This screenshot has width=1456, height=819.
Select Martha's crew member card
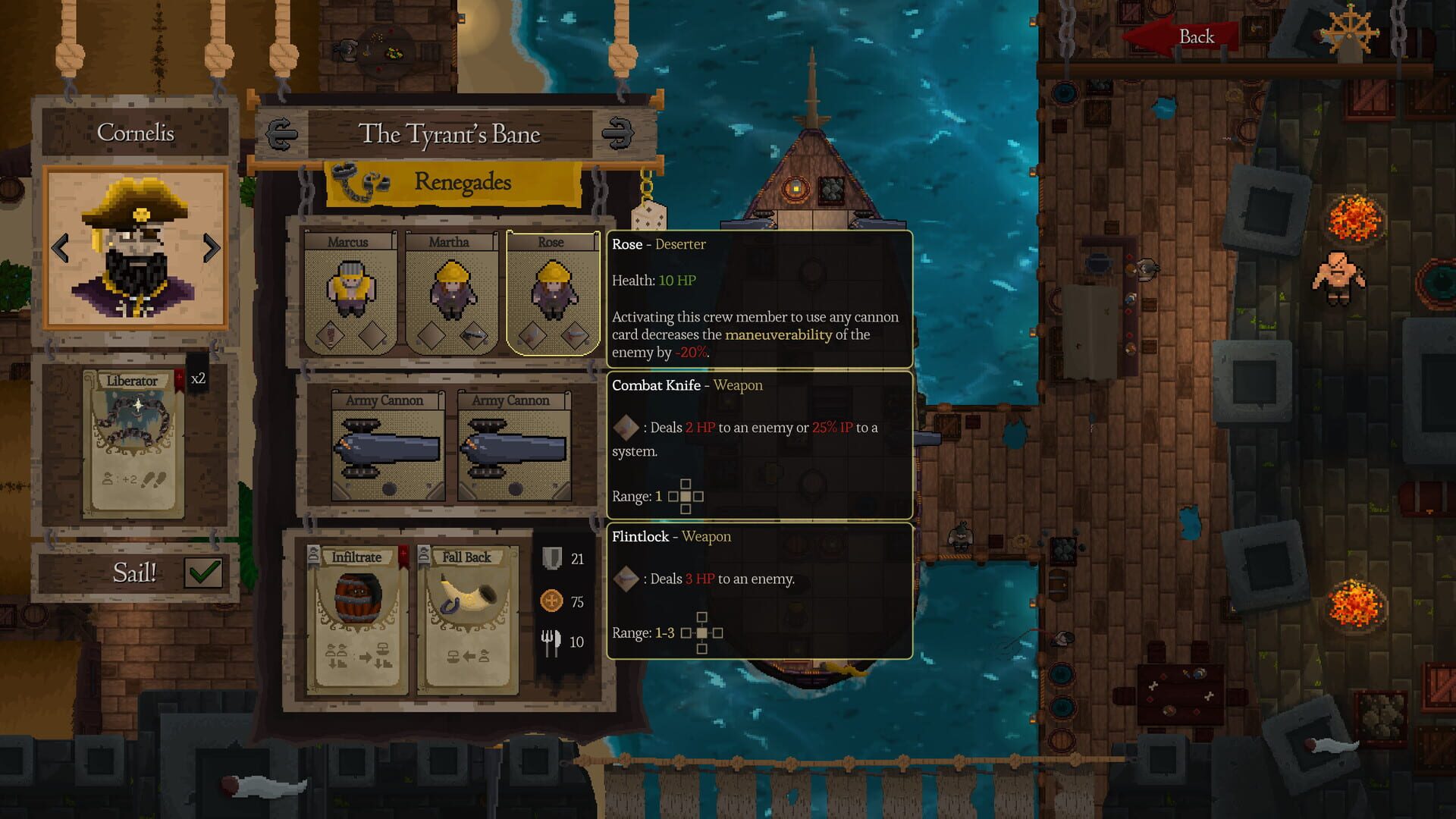pyautogui.click(x=450, y=292)
